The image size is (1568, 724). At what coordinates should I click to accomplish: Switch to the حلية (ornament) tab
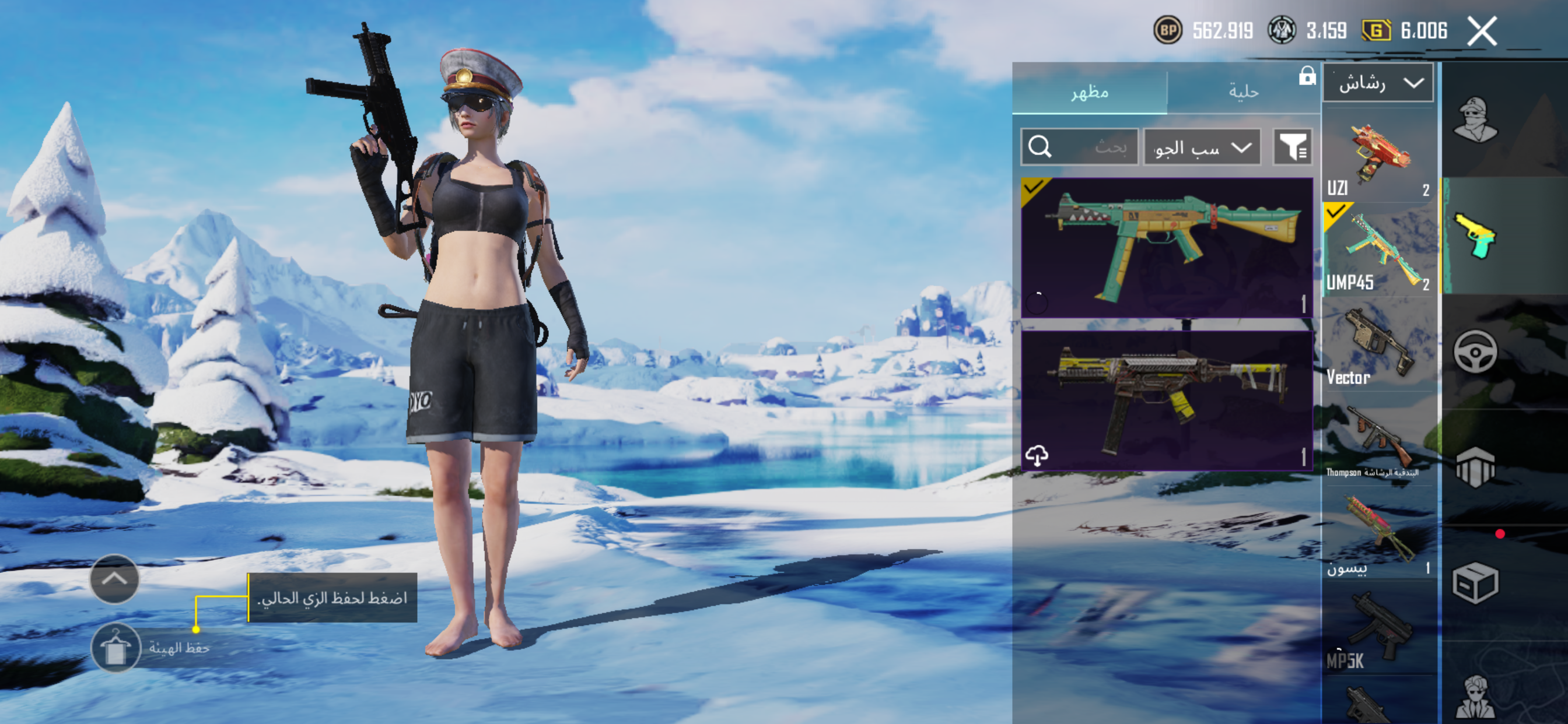tap(1243, 92)
